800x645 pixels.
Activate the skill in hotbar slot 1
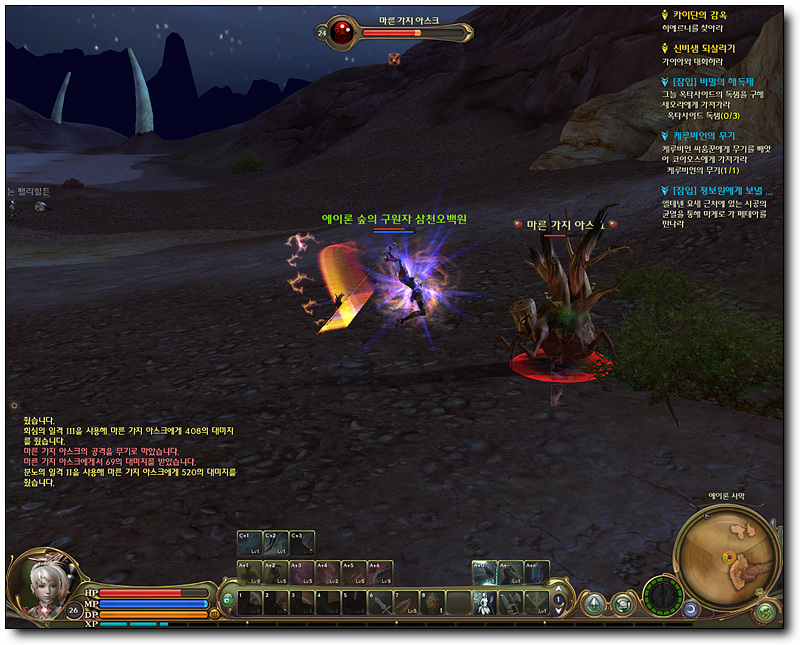(250, 603)
